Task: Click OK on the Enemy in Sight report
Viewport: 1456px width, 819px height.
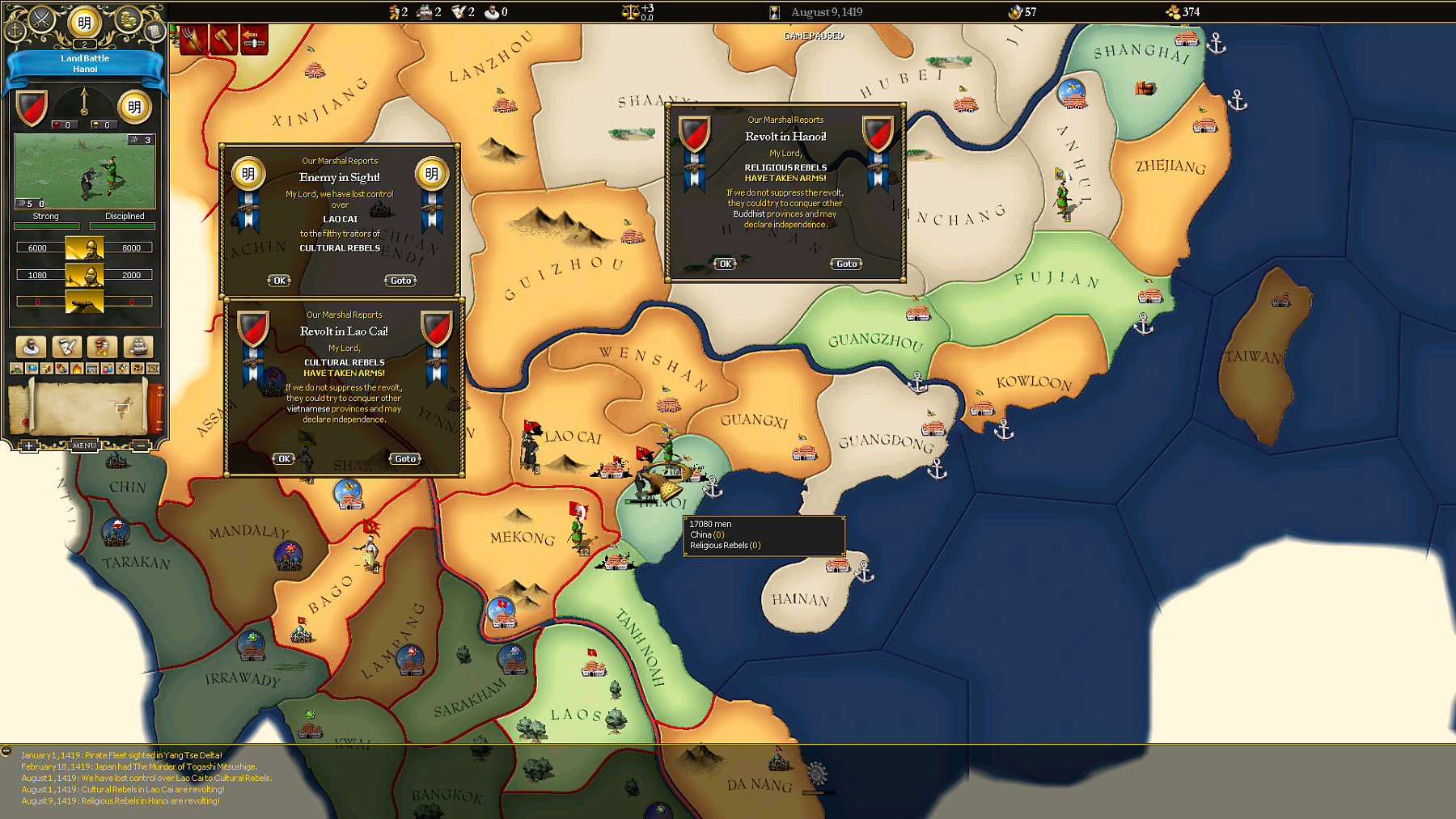Action: click(x=279, y=281)
